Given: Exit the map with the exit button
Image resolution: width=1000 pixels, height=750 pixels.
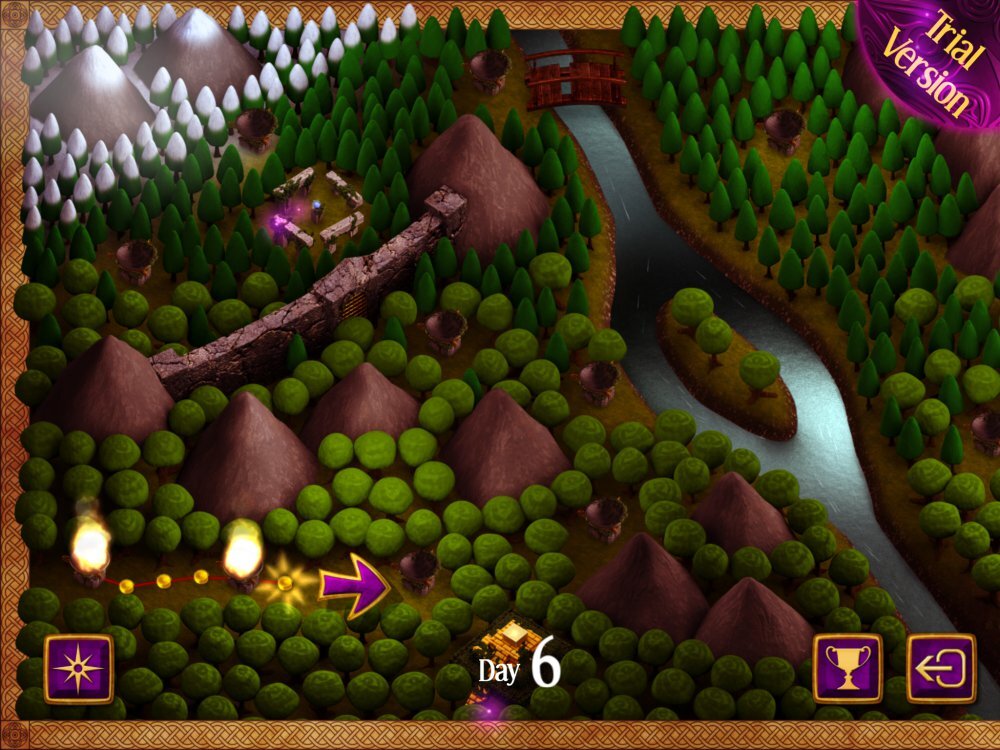Looking at the screenshot, I should click(x=941, y=668).
